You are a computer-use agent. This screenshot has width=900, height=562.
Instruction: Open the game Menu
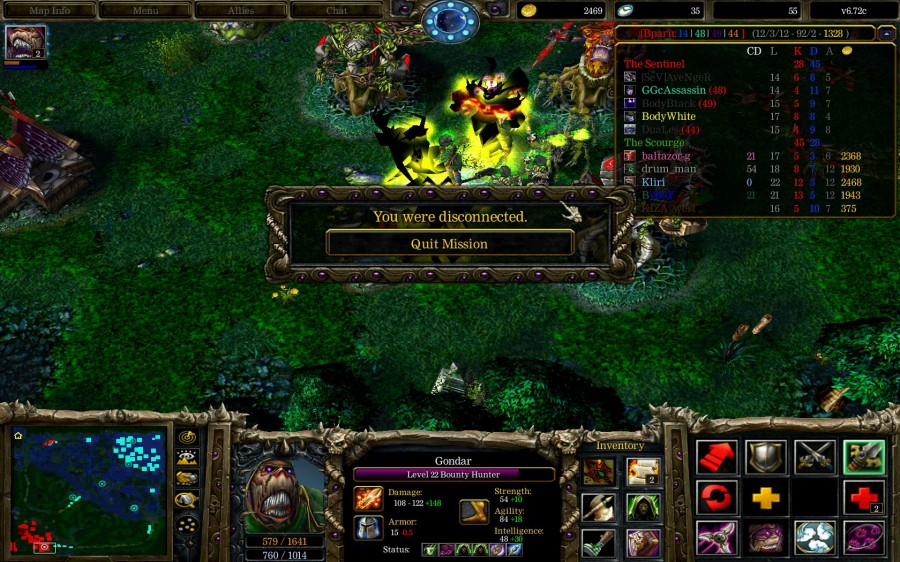(145, 10)
